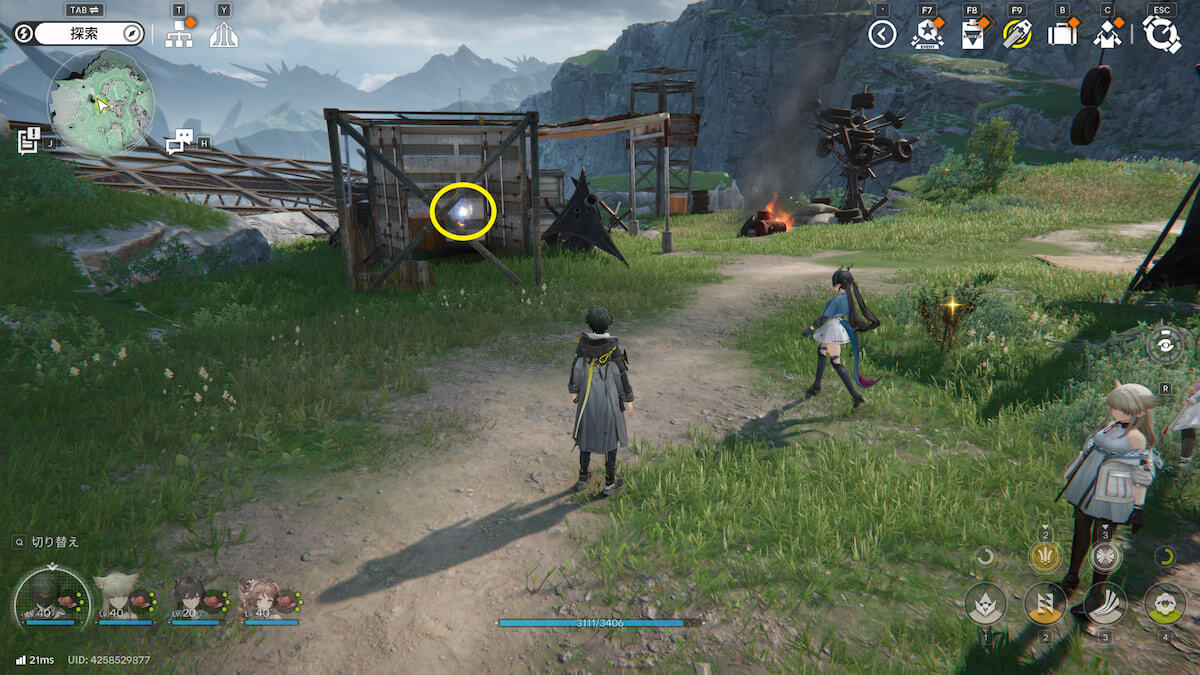Open the mission log document icon

tap(28, 140)
